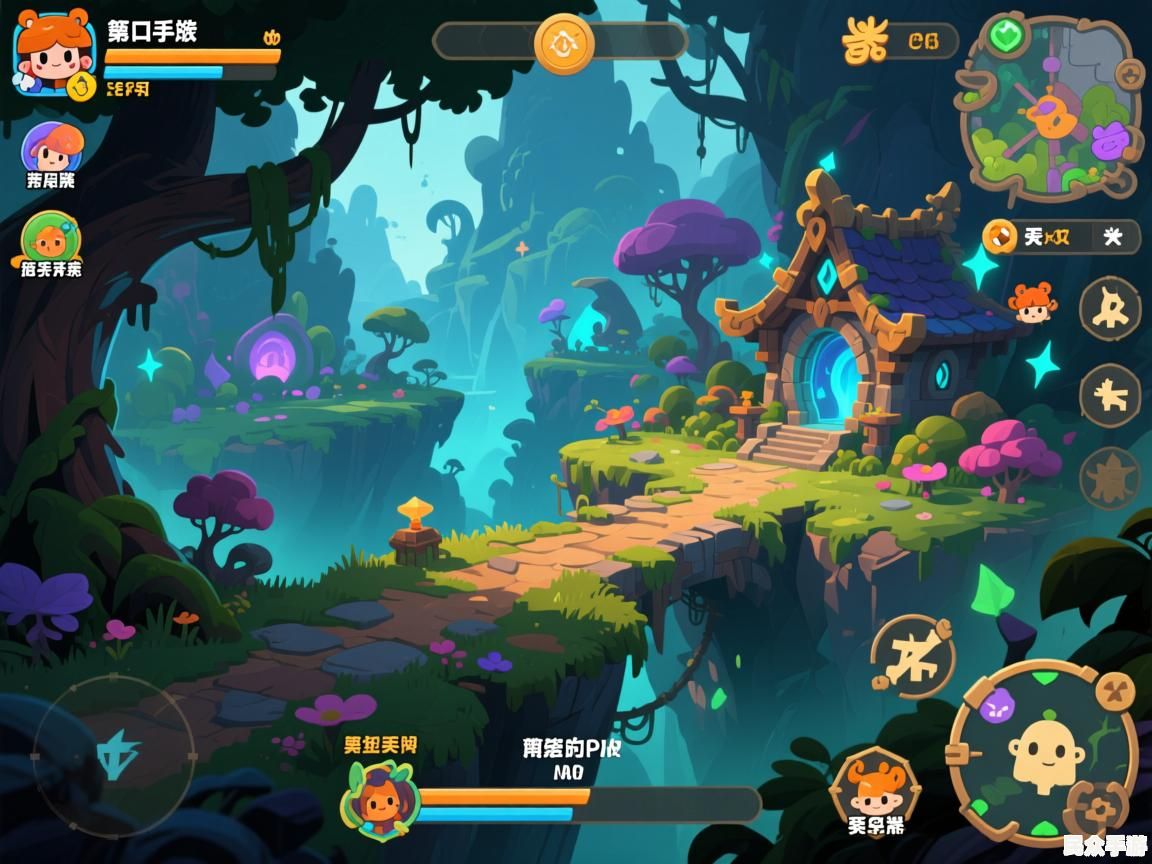Activate the top round skill button on the right edge
The height and width of the screenshot is (864, 1152).
1110,309
